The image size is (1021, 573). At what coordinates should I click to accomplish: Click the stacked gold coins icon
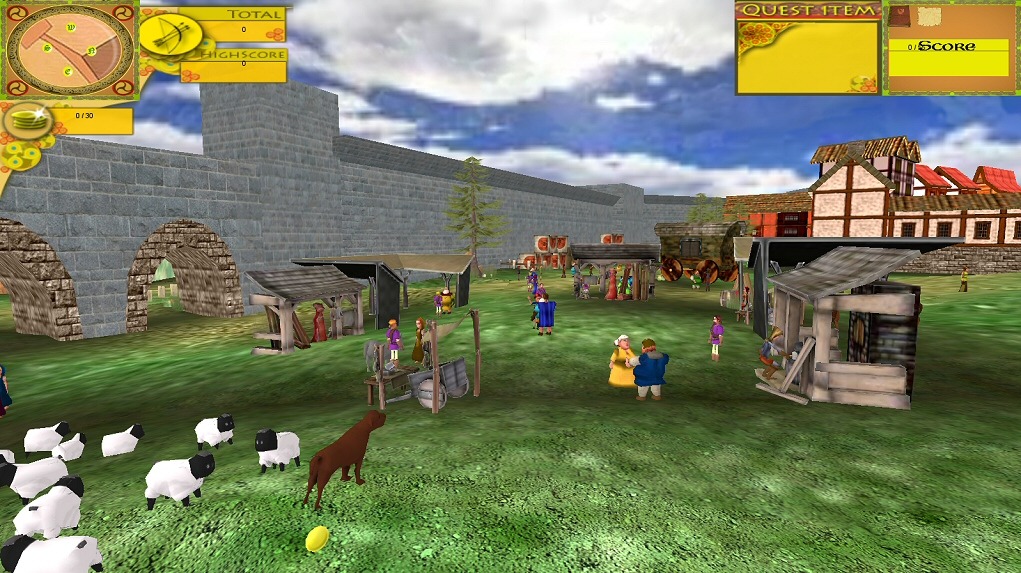pyautogui.click(x=28, y=121)
